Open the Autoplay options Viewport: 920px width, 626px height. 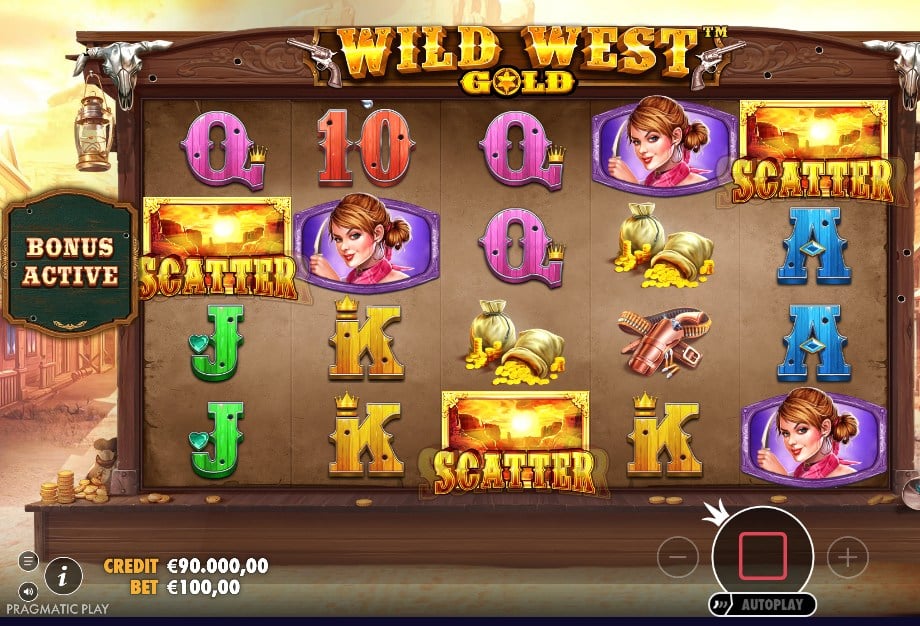(x=764, y=605)
